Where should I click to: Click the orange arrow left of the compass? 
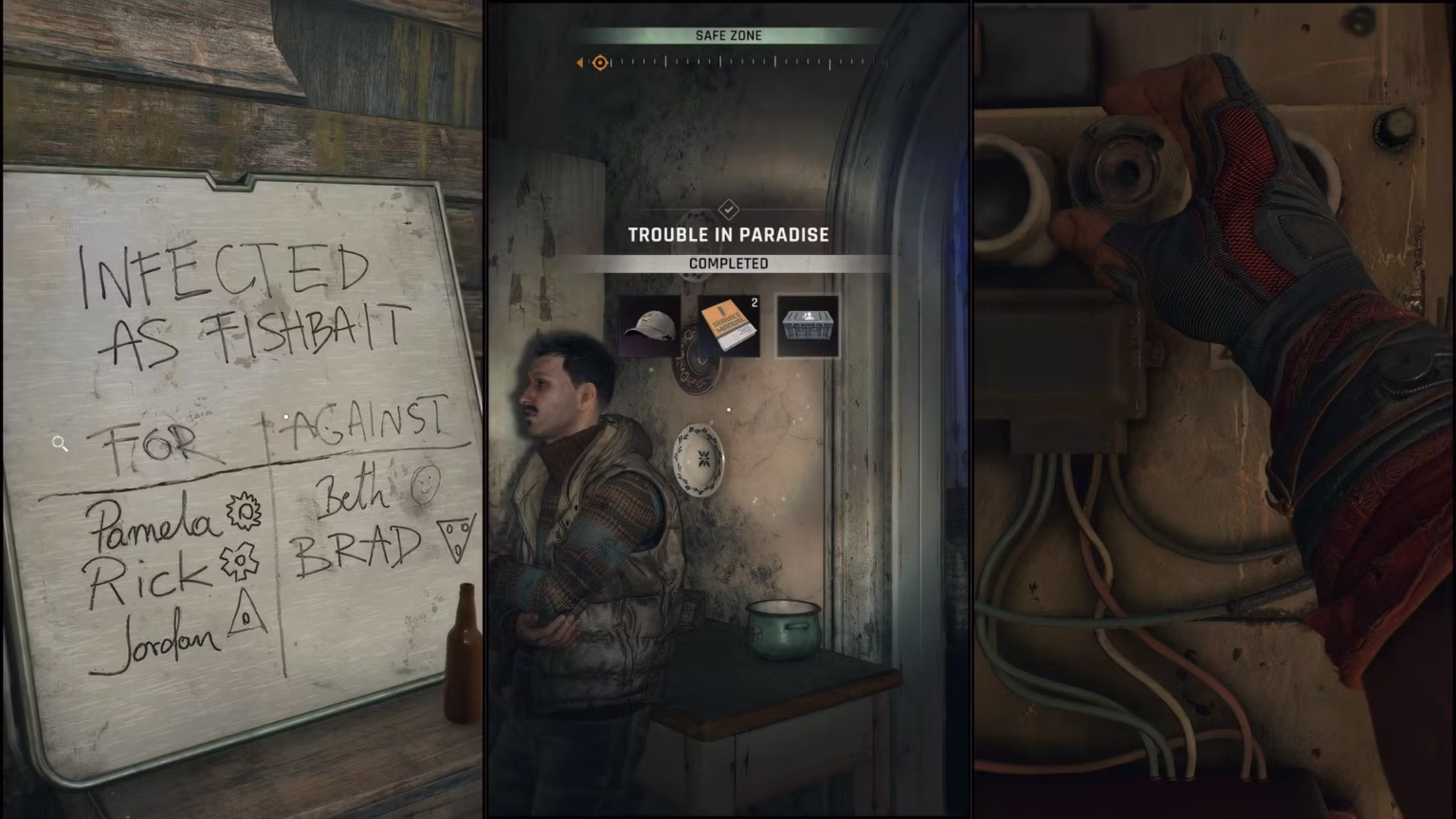[579, 63]
